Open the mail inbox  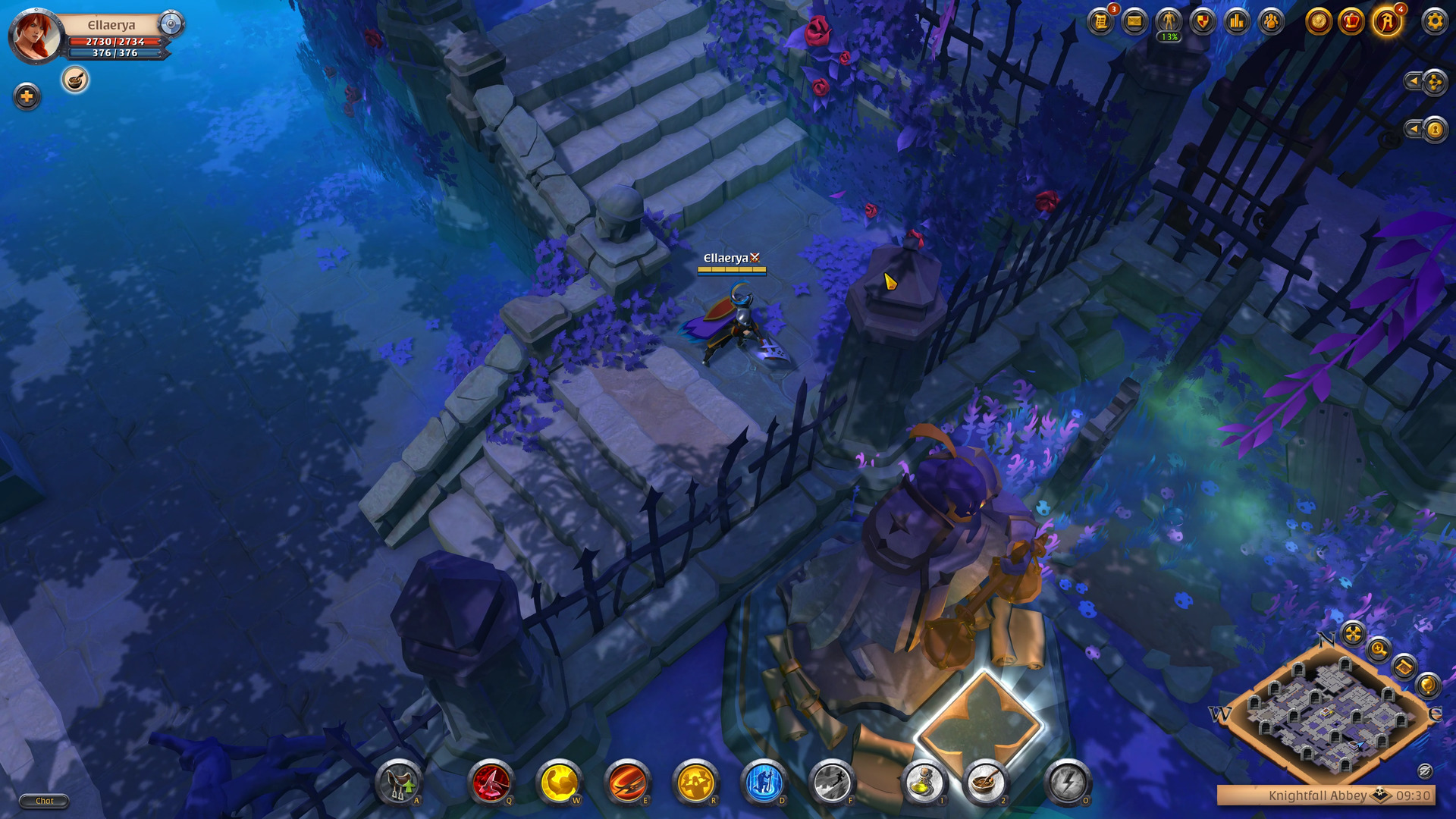click(1133, 22)
